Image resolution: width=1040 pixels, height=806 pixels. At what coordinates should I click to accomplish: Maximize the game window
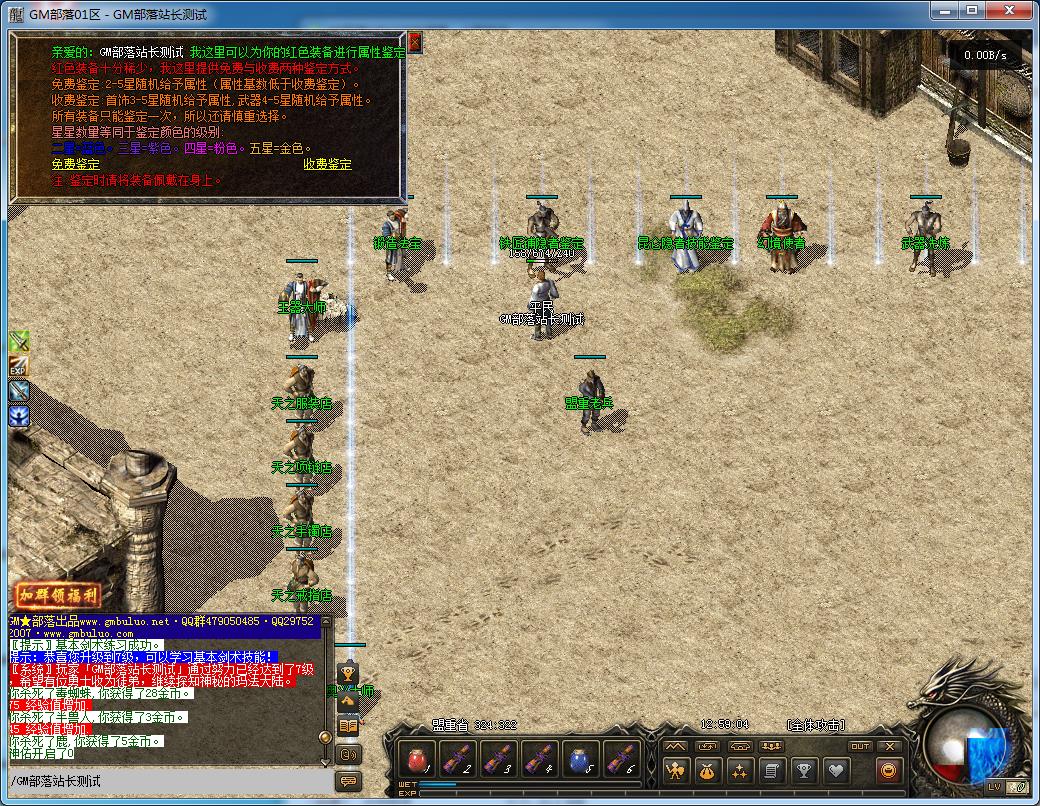pyautogui.click(x=972, y=10)
